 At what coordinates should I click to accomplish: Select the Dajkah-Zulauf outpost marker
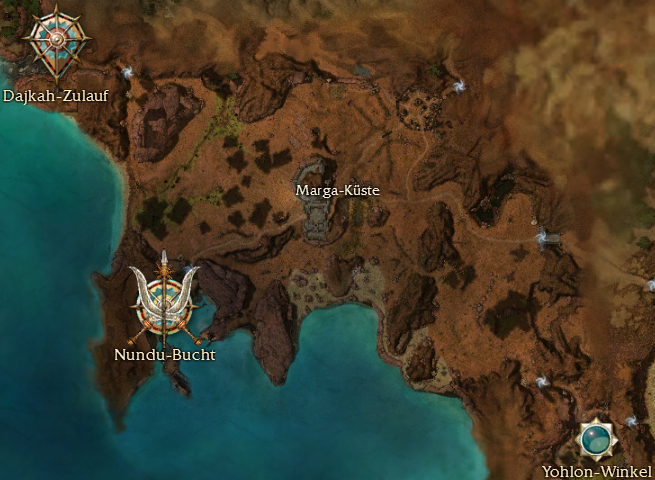pos(56,42)
